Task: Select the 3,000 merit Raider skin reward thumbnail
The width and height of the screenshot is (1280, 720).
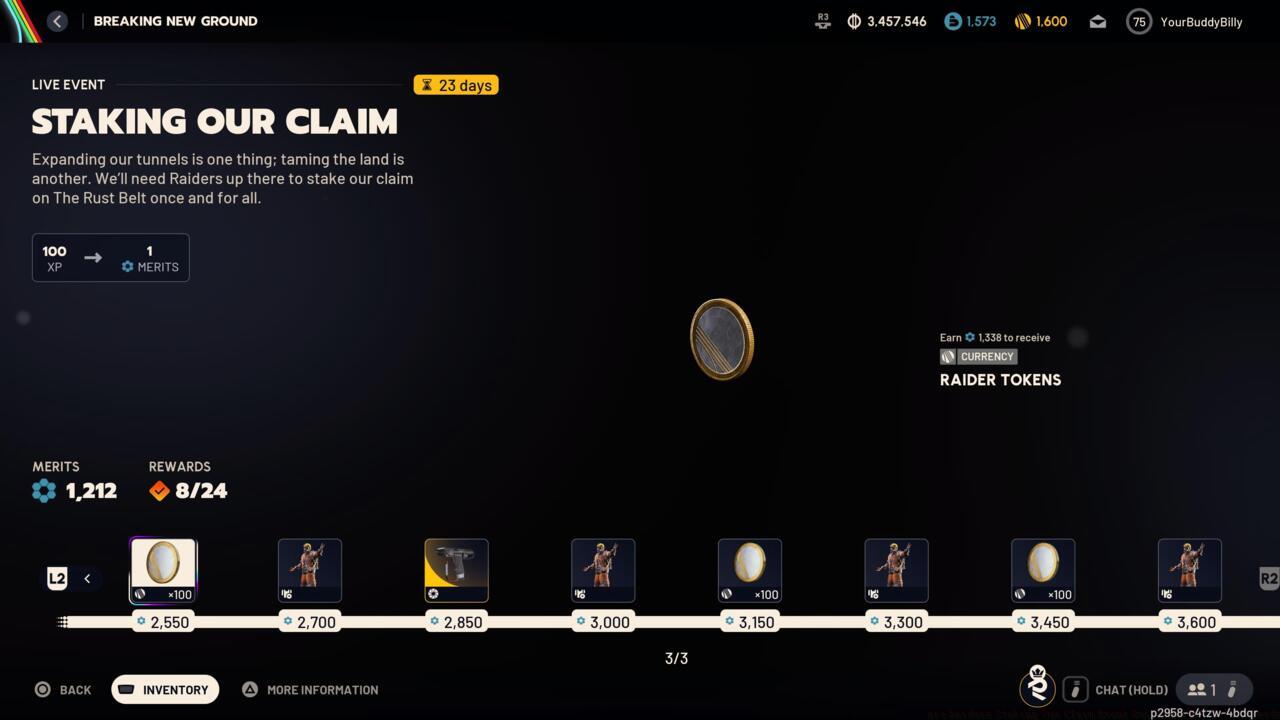Action: click(x=603, y=570)
